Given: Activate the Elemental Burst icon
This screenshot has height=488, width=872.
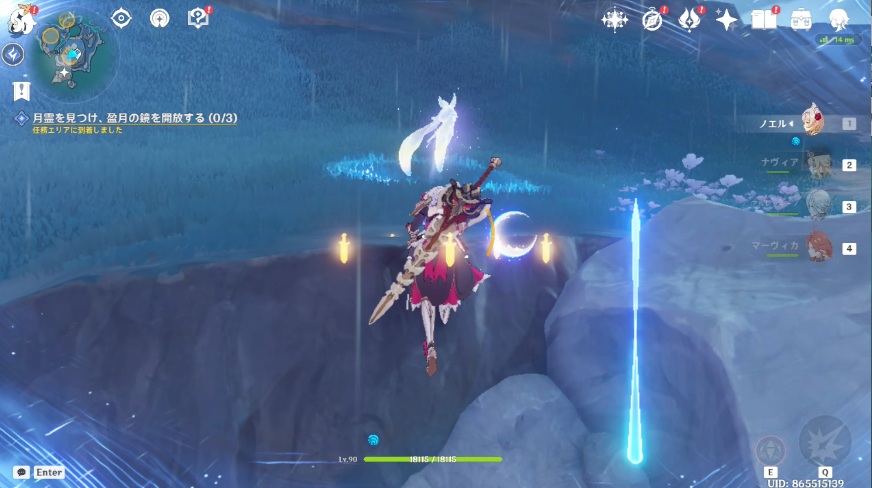Looking at the screenshot, I should 825,441.
